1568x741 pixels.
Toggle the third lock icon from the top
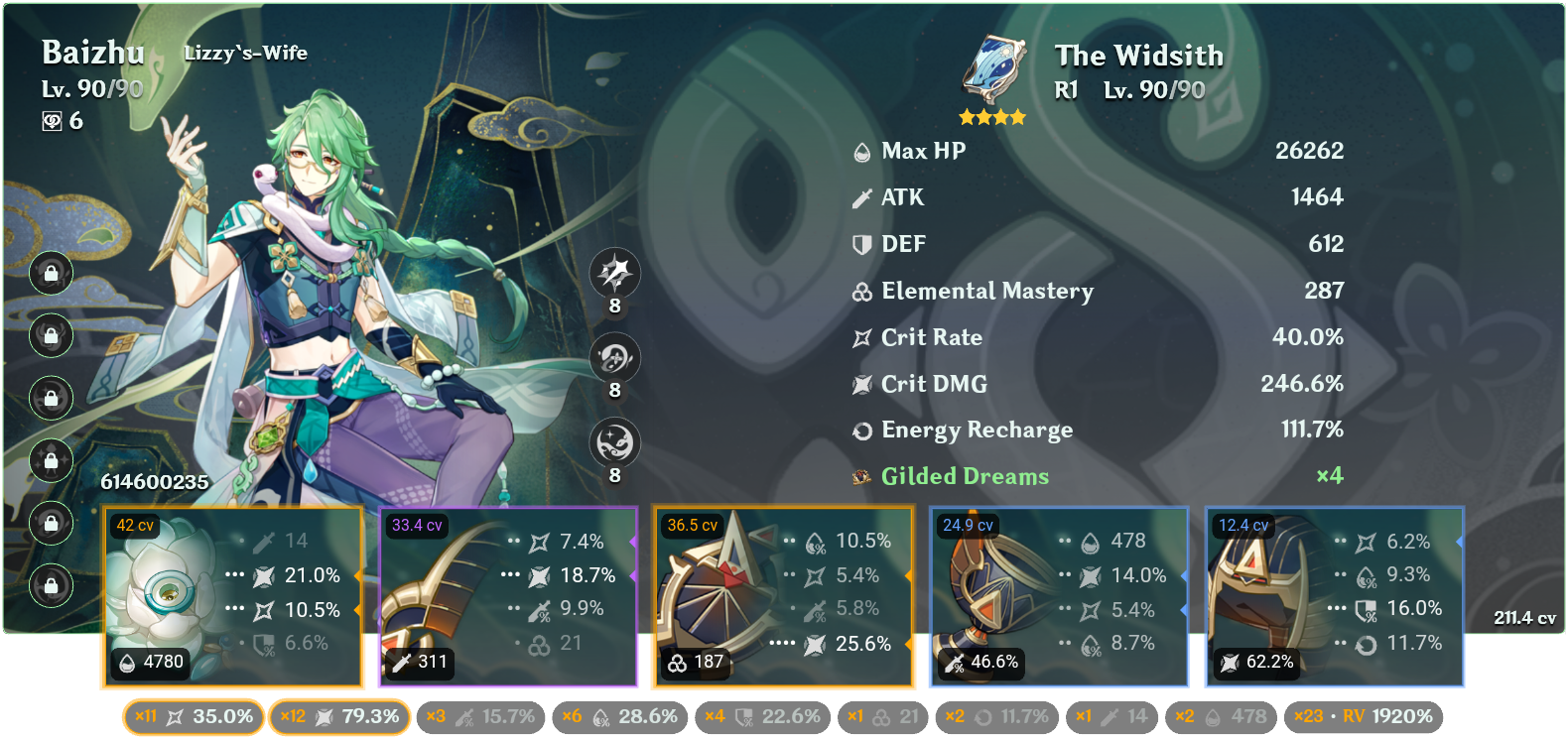point(50,399)
